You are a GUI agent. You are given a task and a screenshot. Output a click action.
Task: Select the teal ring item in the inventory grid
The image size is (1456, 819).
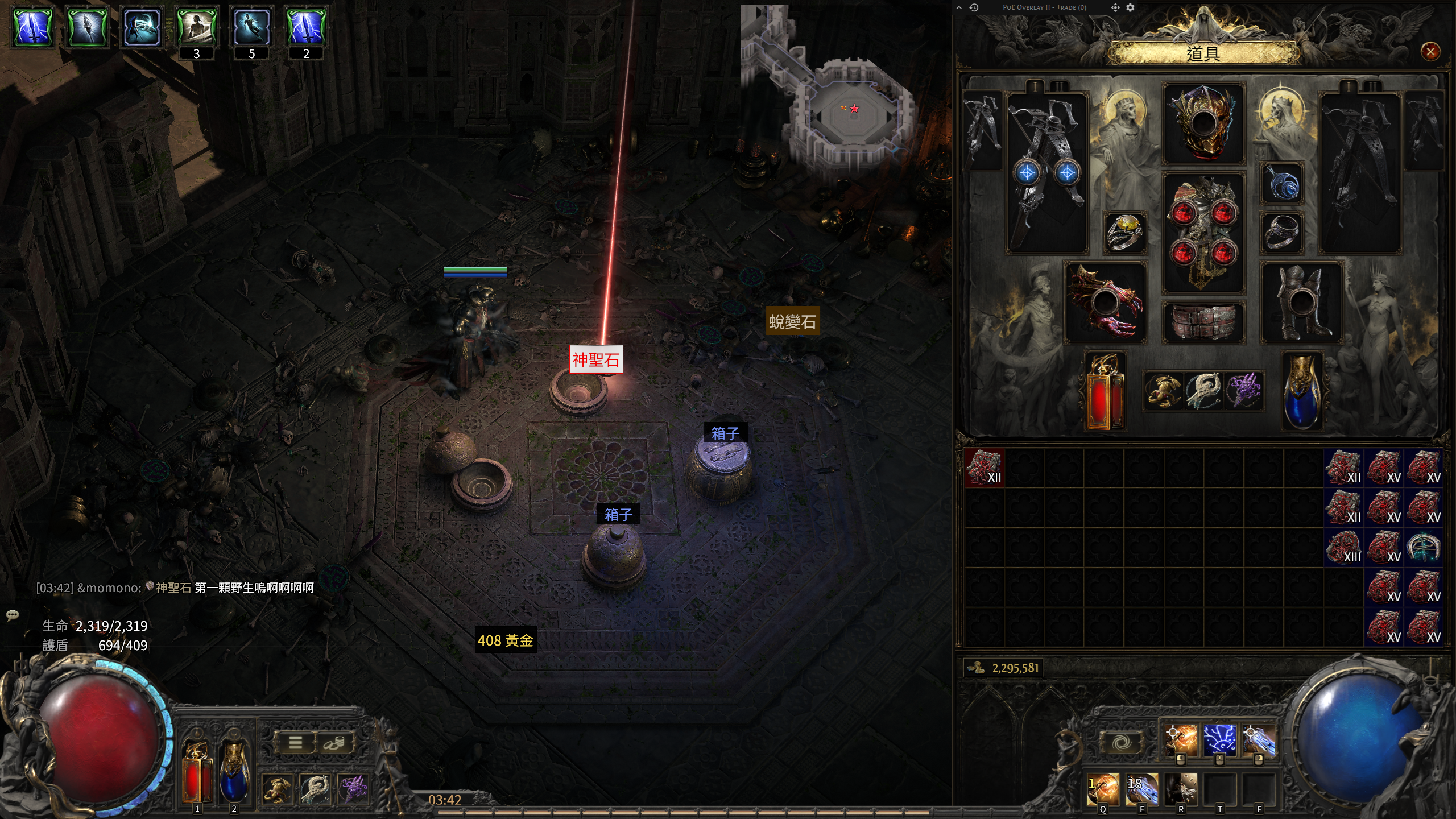coord(1423,547)
